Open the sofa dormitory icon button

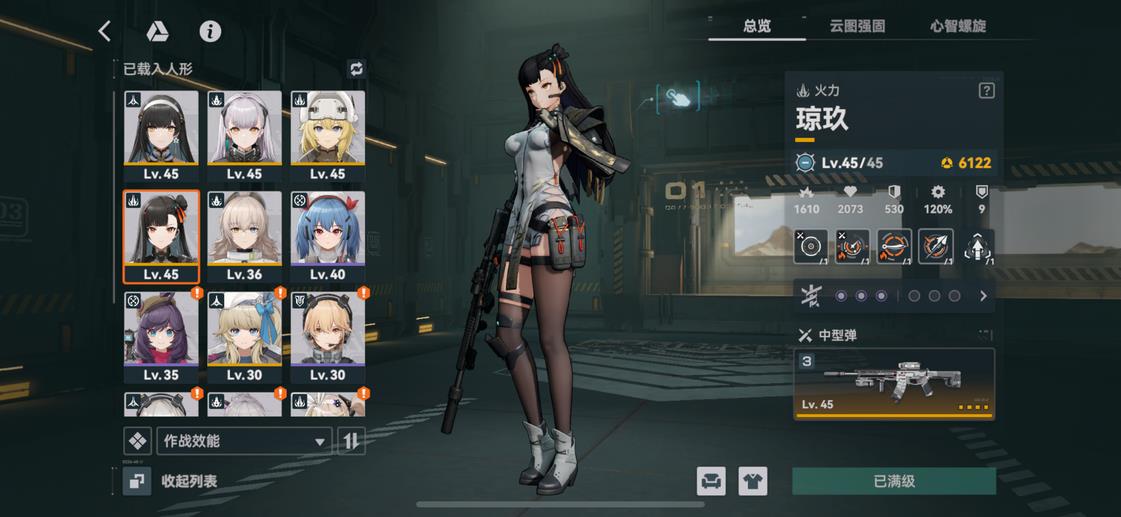711,481
